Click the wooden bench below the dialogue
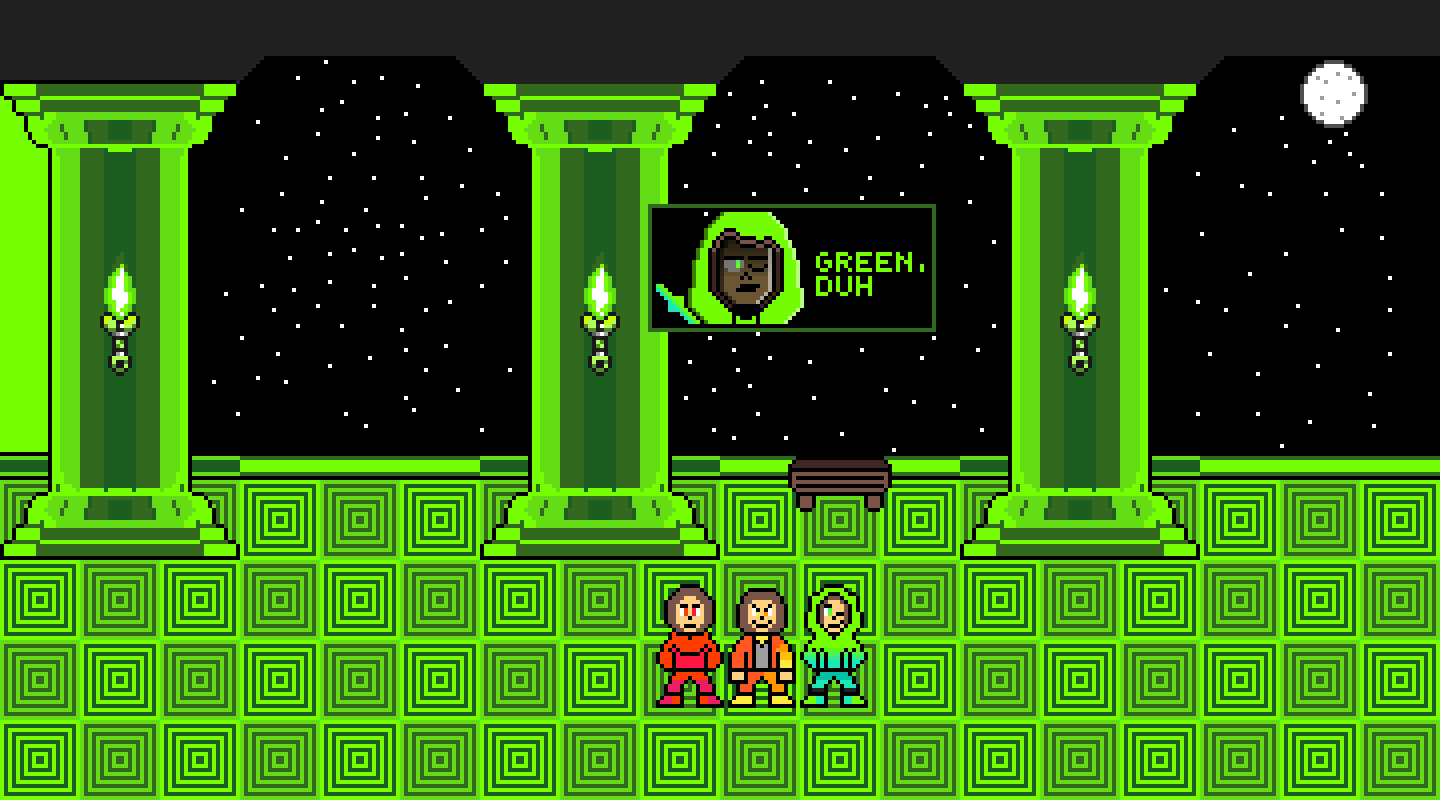This screenshot has width=1440, height=800. tap(840, 480)
